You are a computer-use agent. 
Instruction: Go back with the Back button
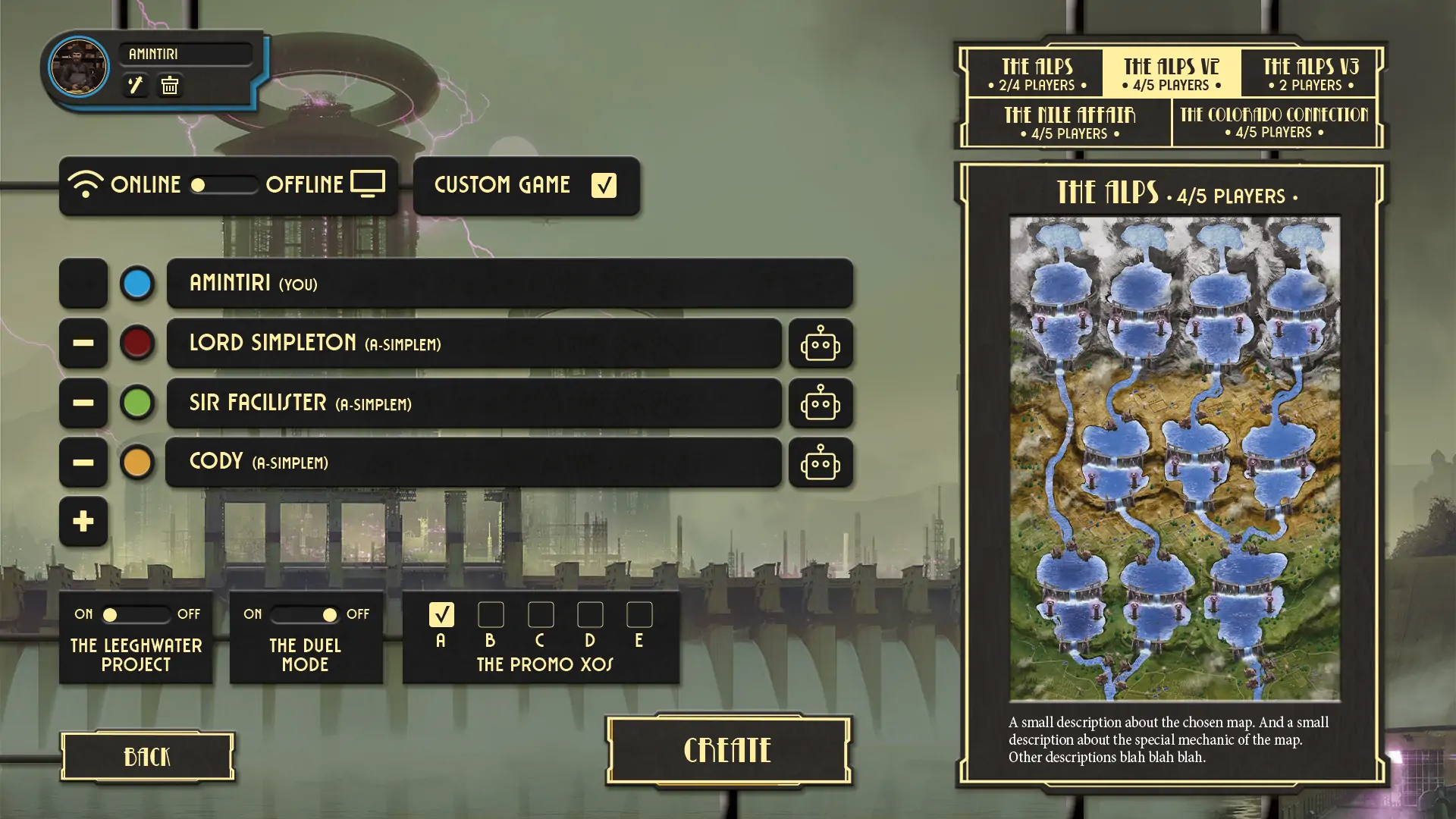tap(147, 756)
